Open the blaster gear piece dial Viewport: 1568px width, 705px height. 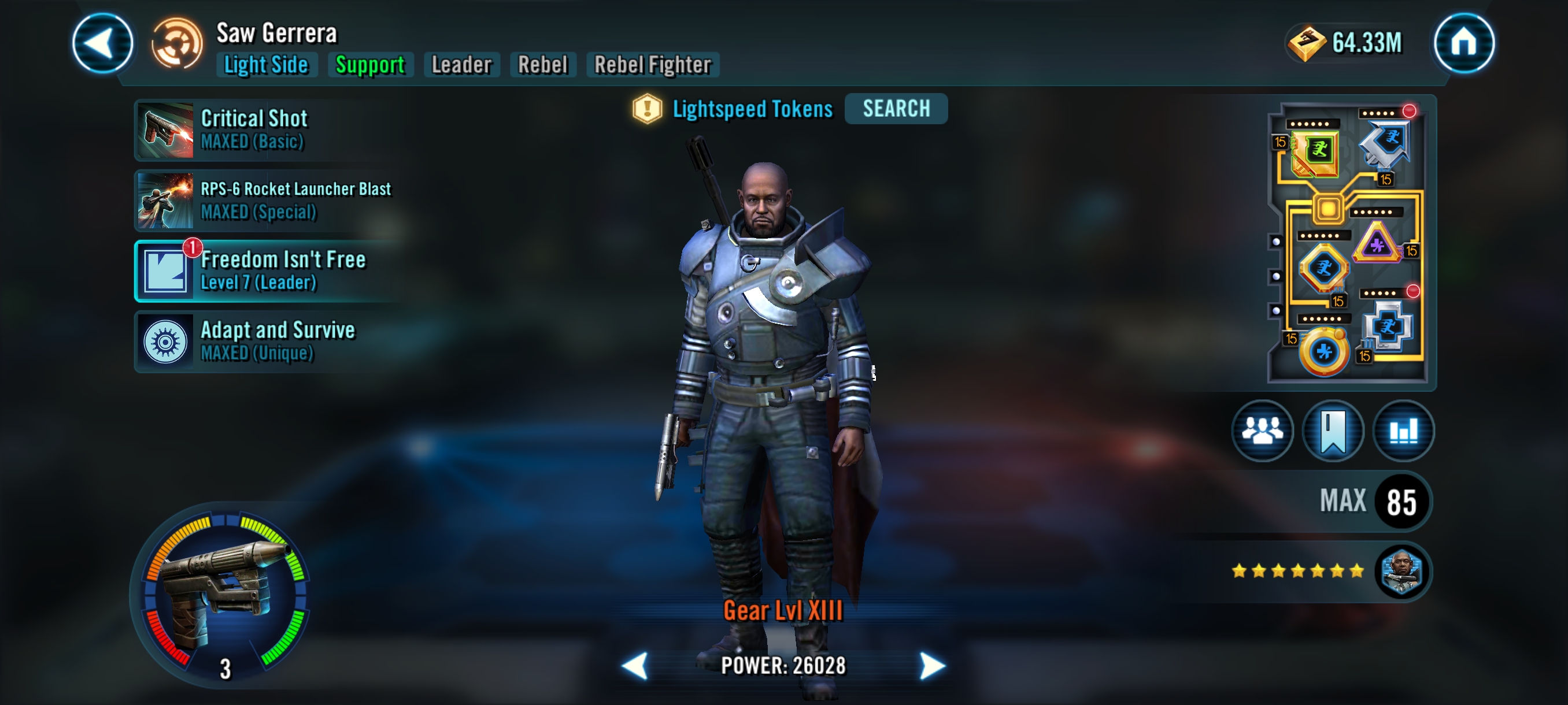[x=222, y=593]
